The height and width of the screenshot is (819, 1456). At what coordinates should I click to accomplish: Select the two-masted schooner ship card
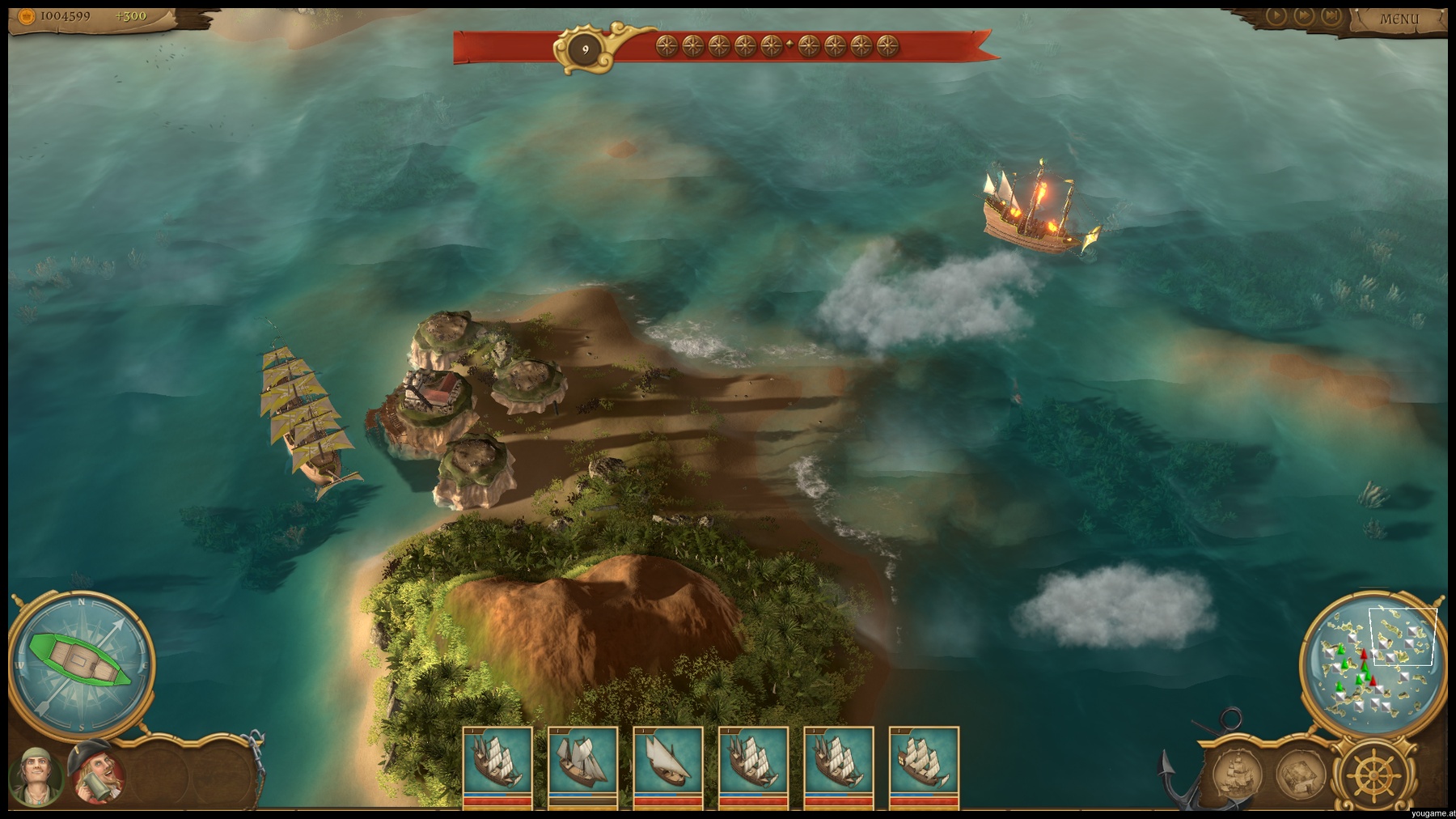coord(582,765)
